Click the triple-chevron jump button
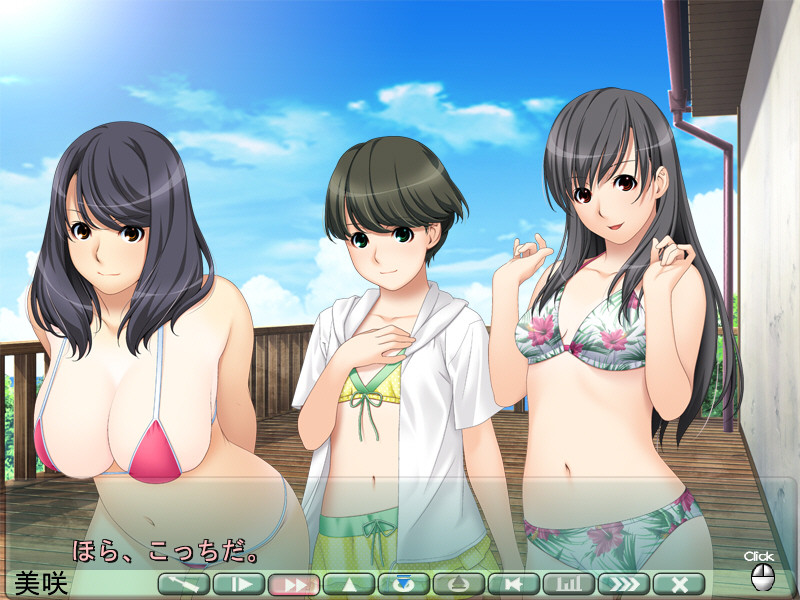The image size is (800, 600). tap(624, 584)
